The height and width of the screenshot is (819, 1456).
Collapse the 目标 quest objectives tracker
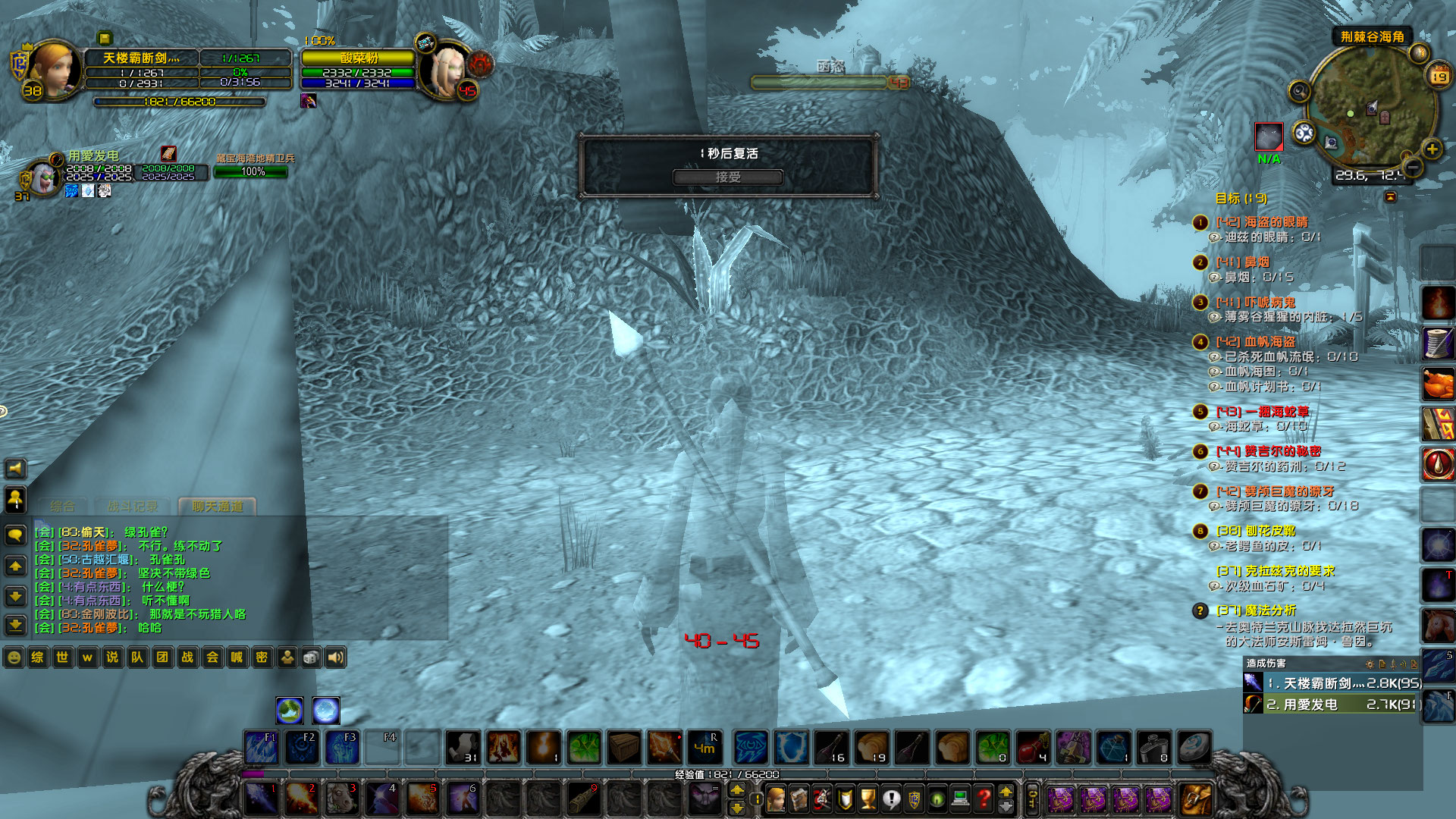[x=1390, y=196]
